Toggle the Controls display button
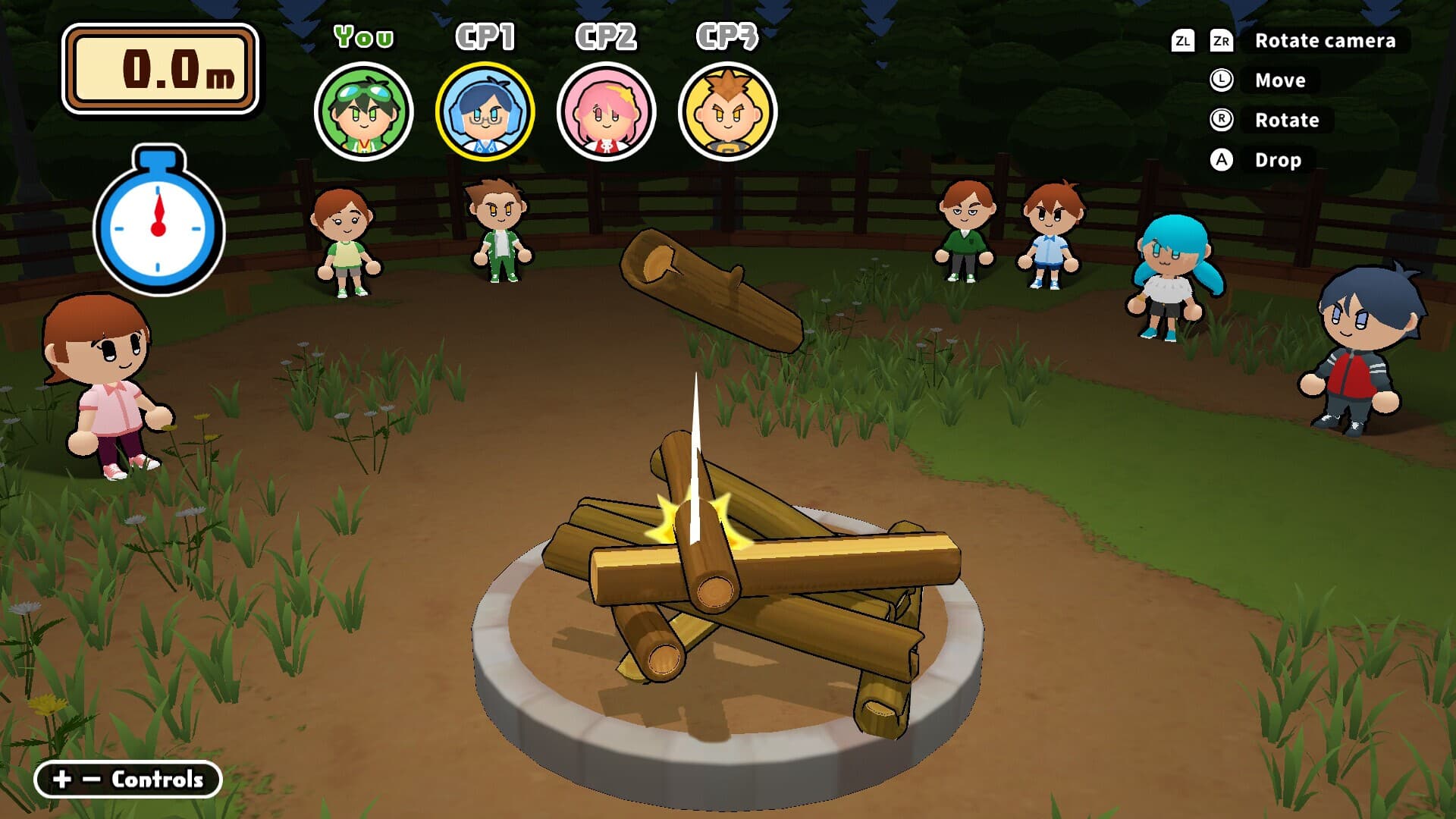This screenshot has width=1456, height=819. (x=128, y=779)
